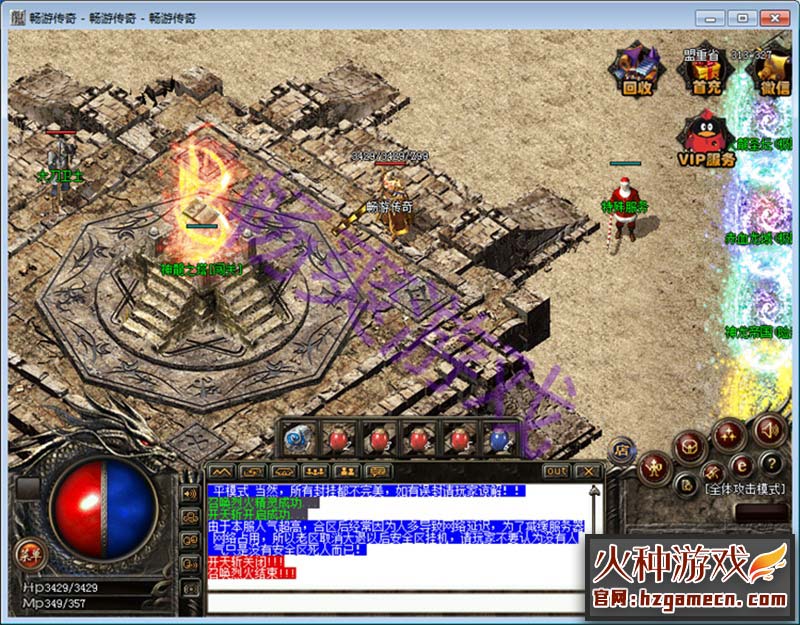Viewport: 800px width, 625px height.
Task: Close the game window
Action: (x=774, y=17)
